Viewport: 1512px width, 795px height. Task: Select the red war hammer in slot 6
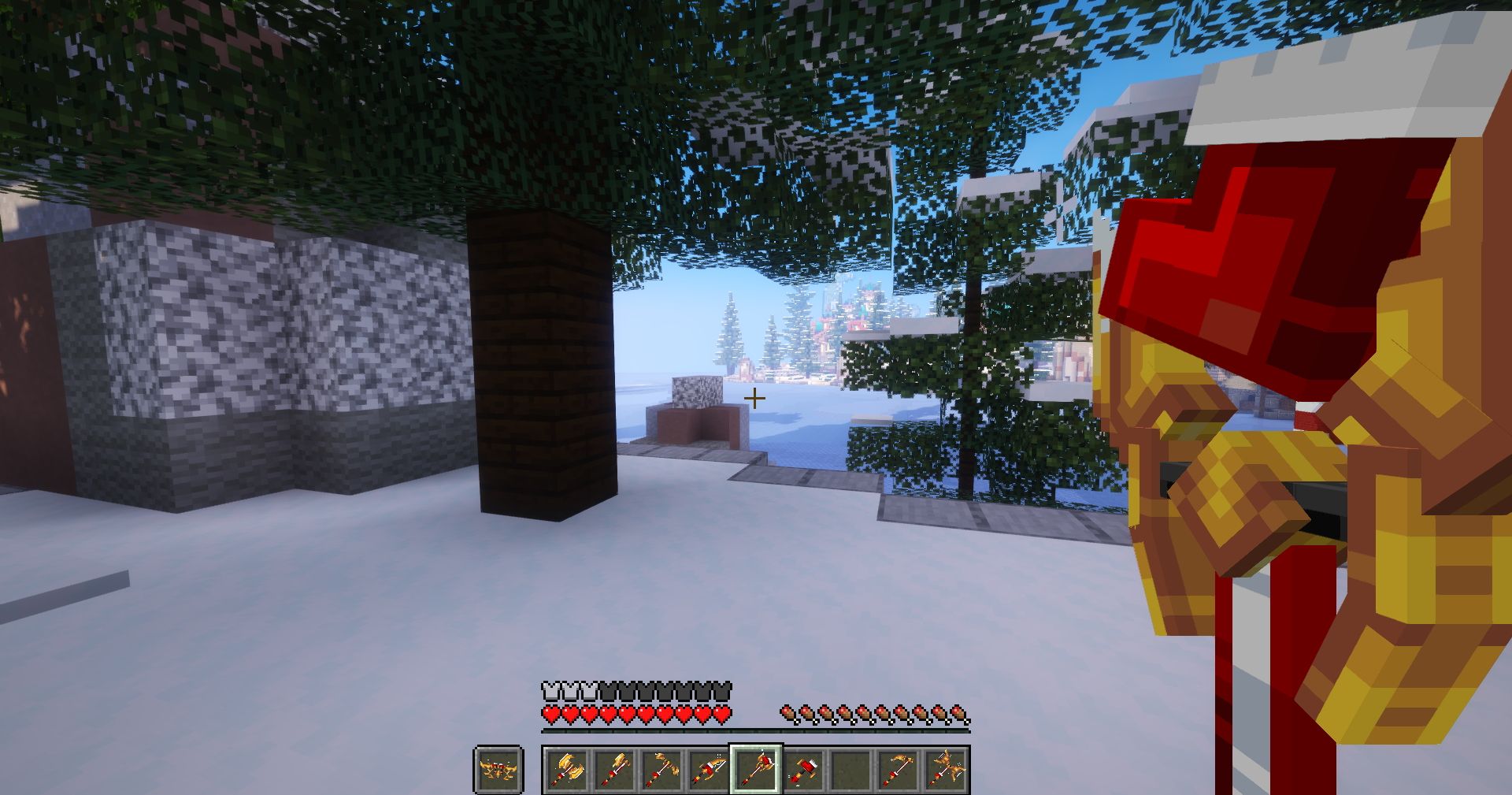804,771
